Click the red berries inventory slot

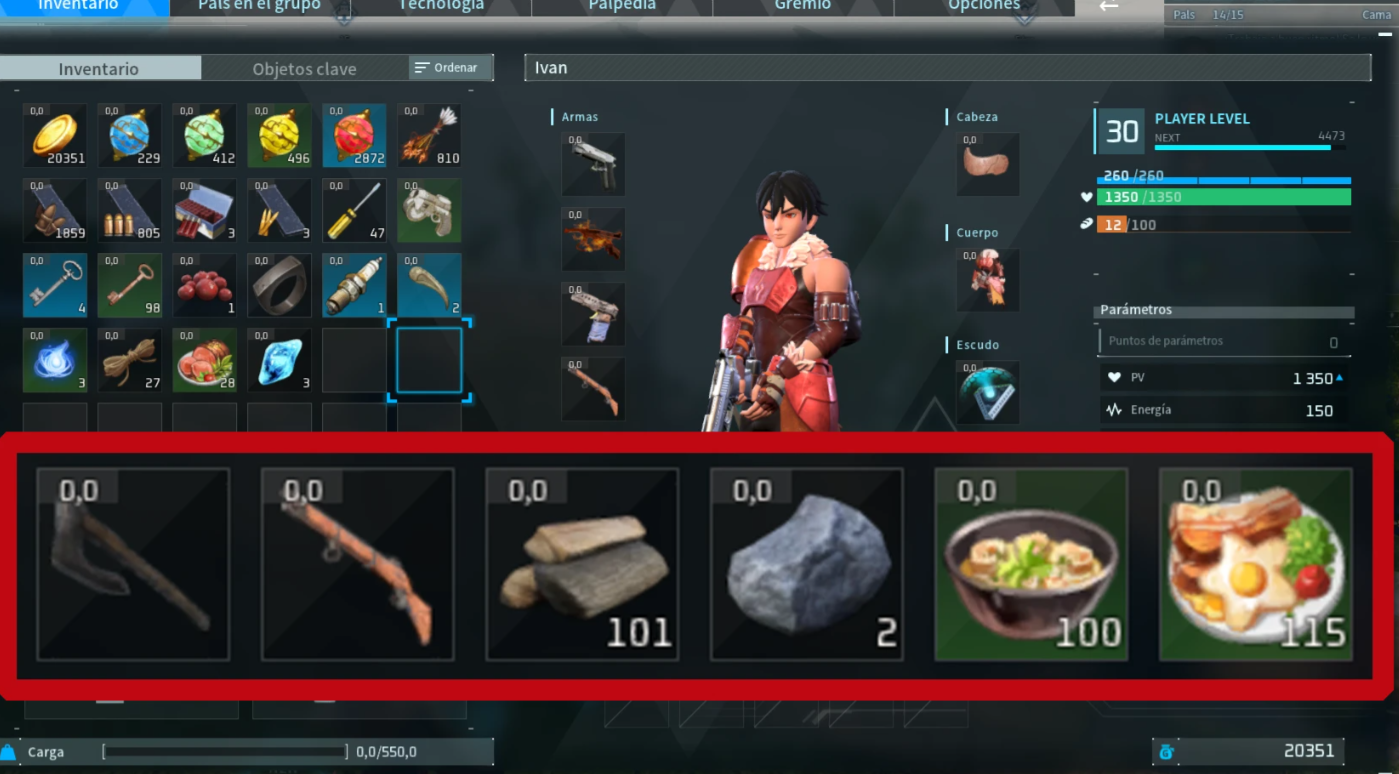(204, 285)
